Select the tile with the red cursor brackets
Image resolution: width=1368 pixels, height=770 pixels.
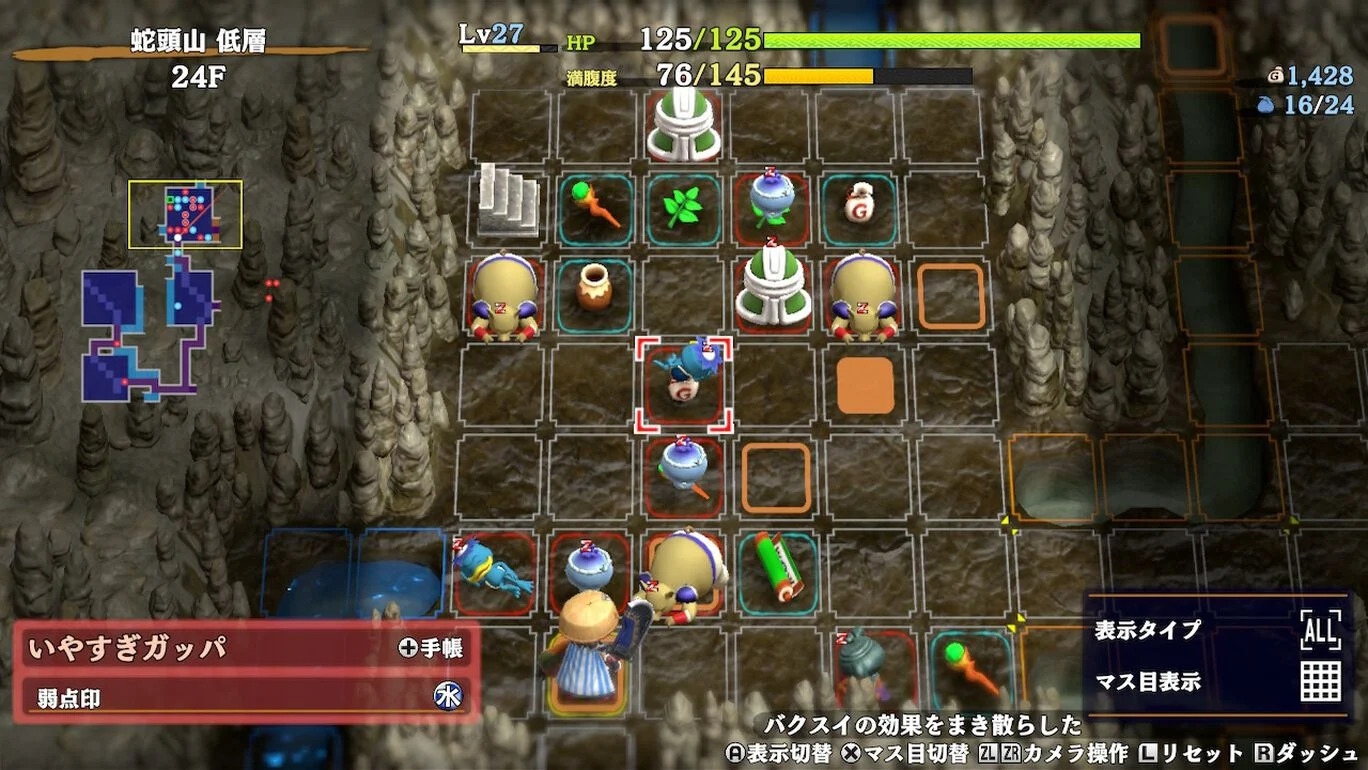point(685,384)
